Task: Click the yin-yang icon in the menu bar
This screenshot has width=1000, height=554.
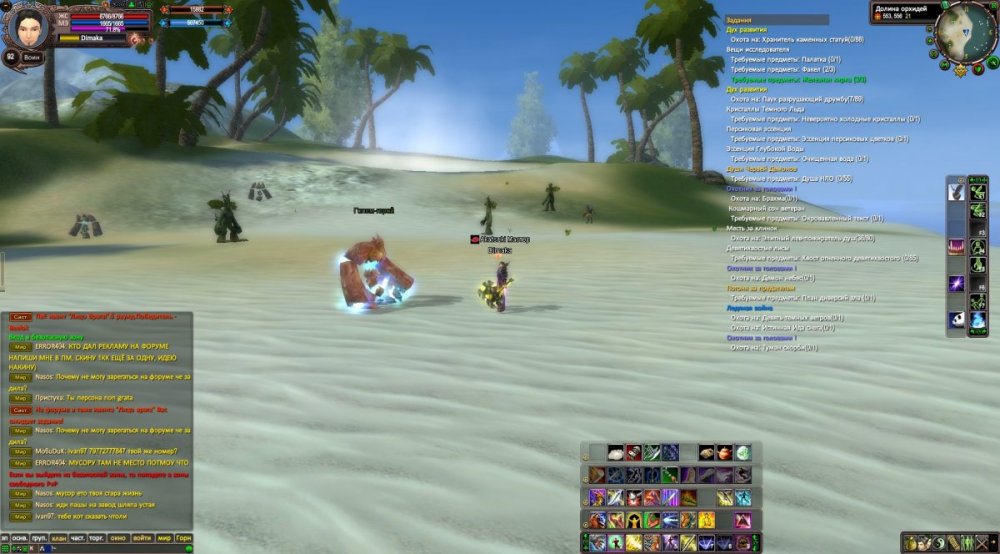Action: tap(940, 543)
